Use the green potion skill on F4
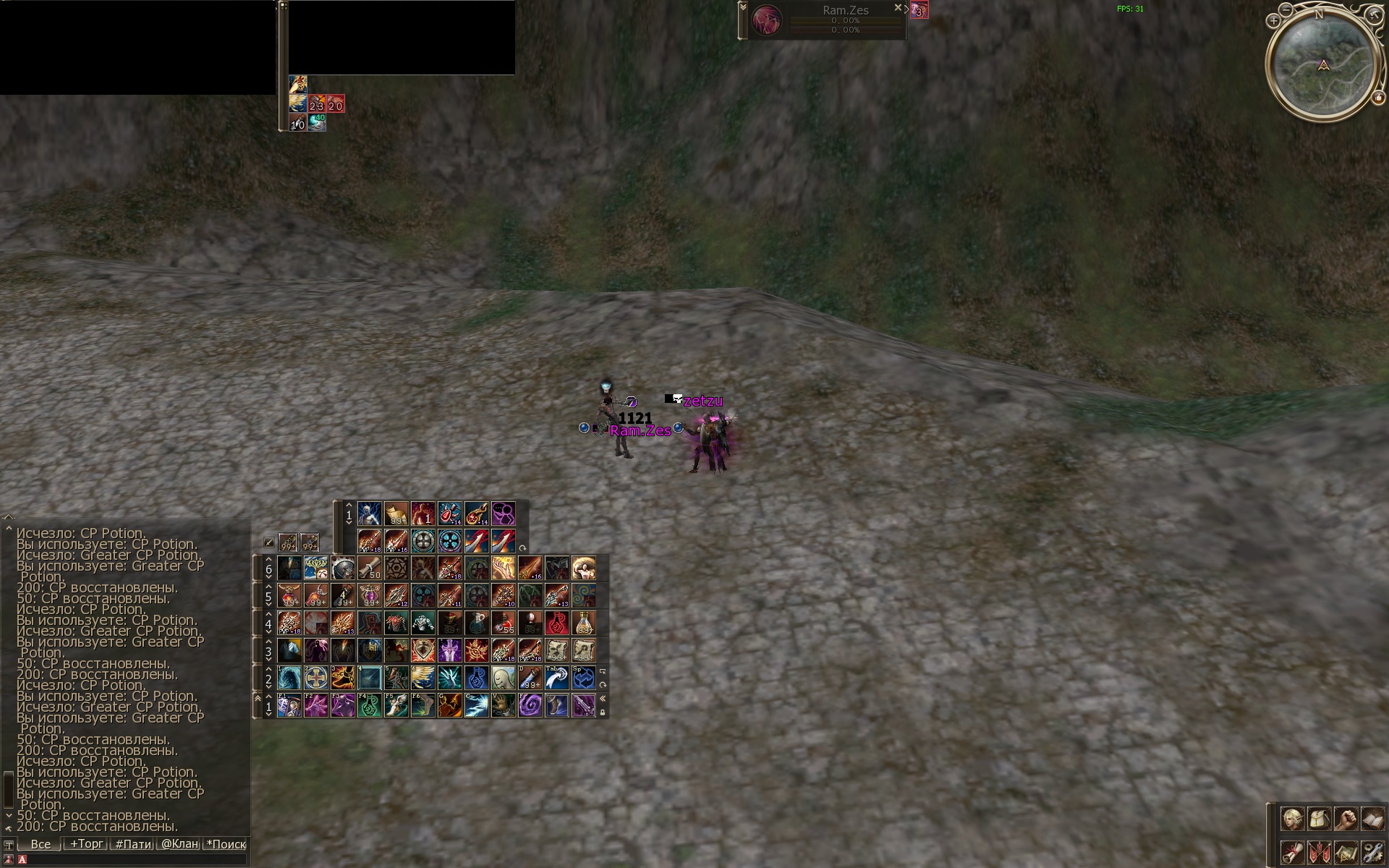This screenshot has height=868, width=1389. 370,705
